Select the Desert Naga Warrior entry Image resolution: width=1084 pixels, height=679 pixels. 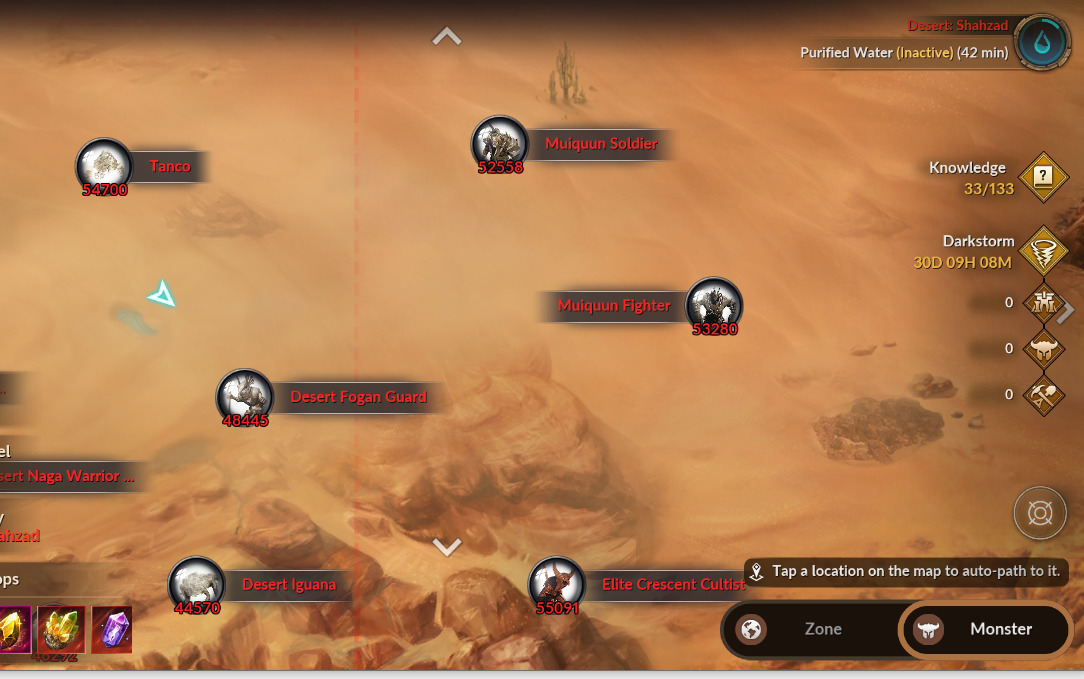tap(66, 476)
